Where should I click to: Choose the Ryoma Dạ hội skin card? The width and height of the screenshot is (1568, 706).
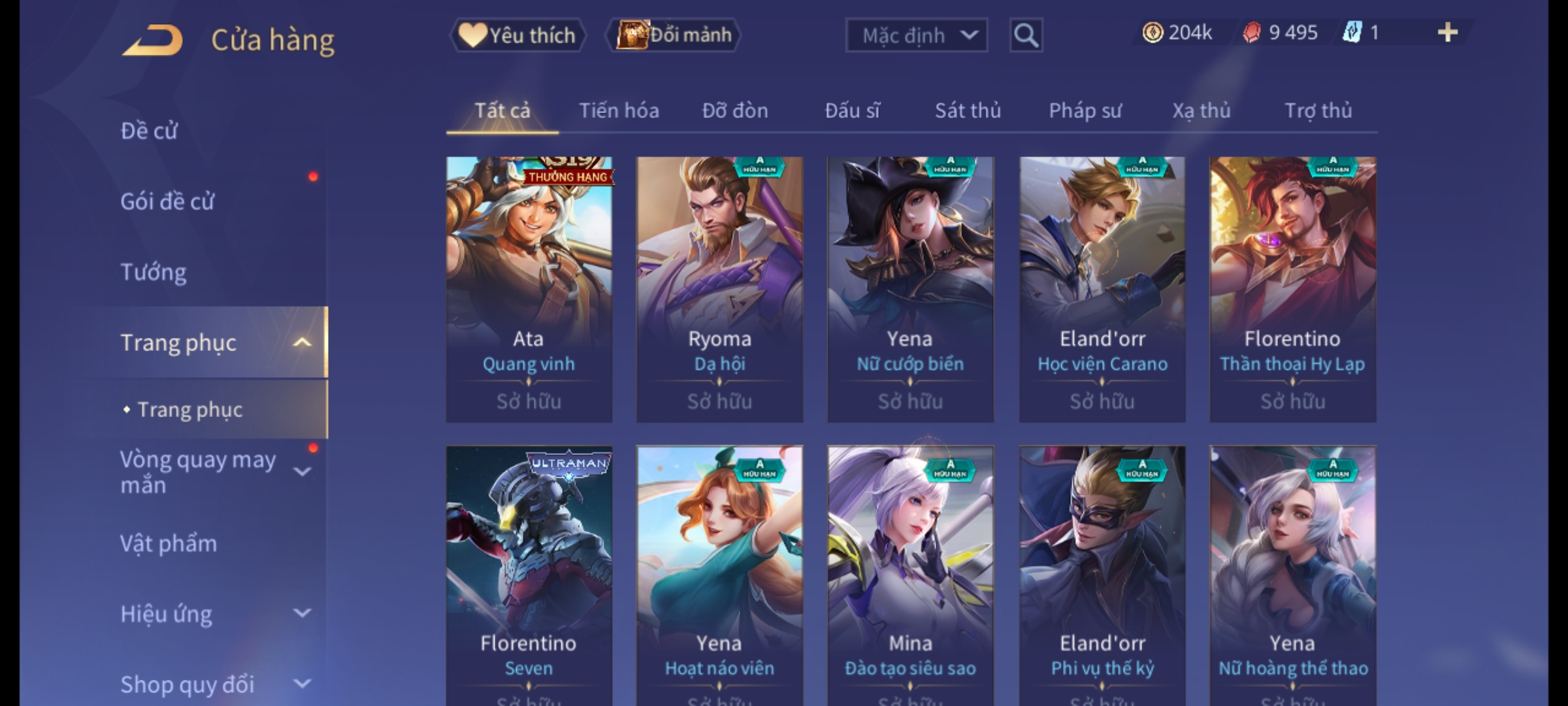point(719,289)
